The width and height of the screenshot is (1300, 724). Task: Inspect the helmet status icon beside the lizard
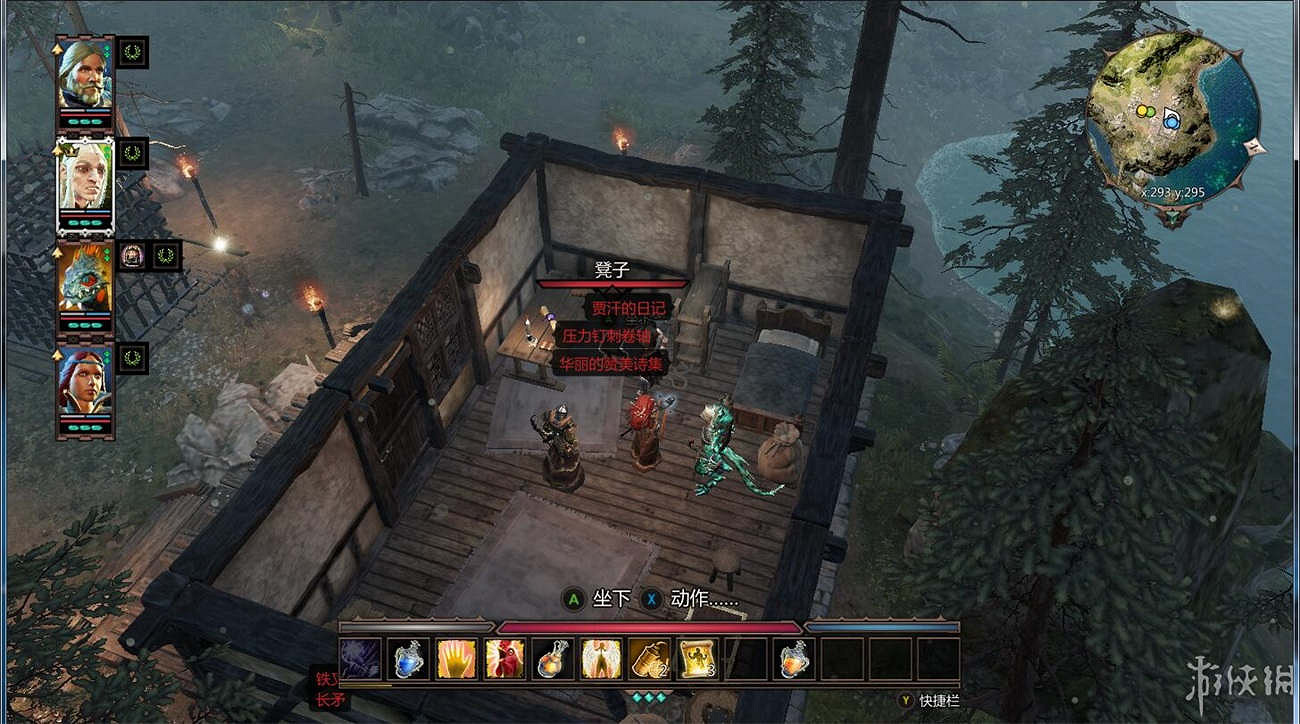(133, 256)
